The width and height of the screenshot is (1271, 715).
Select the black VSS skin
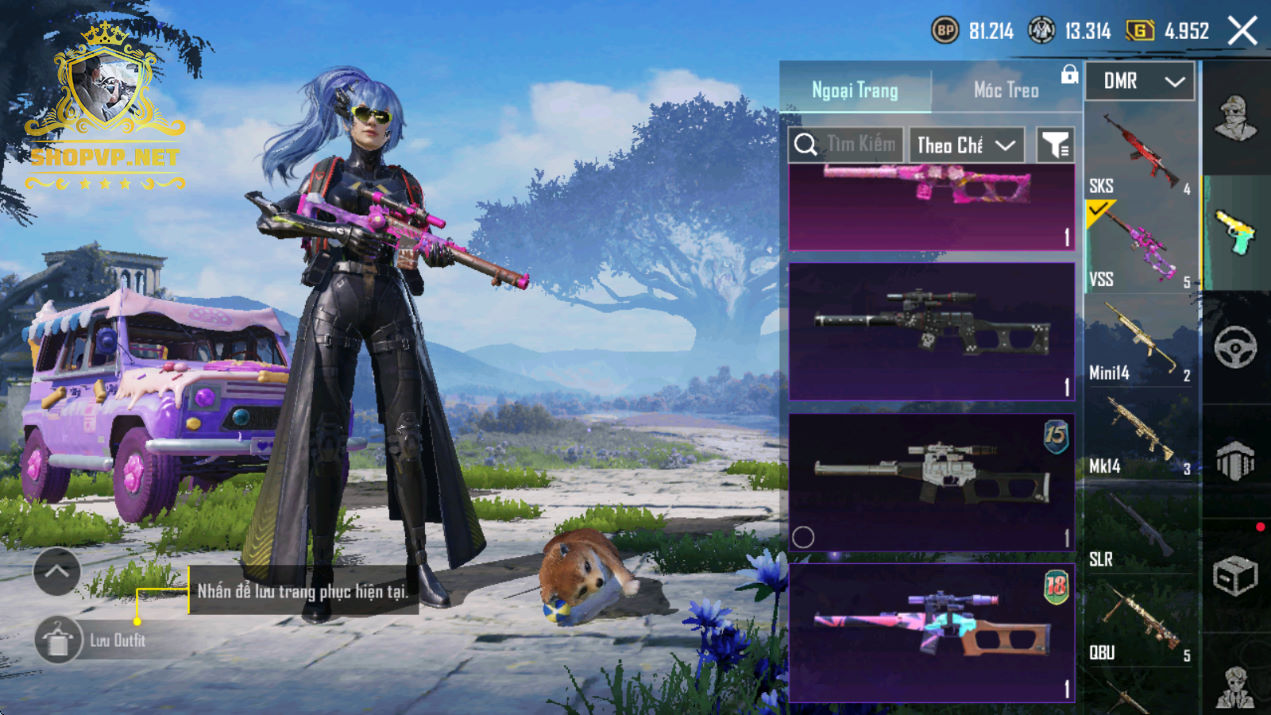click(x=931, y=331)
